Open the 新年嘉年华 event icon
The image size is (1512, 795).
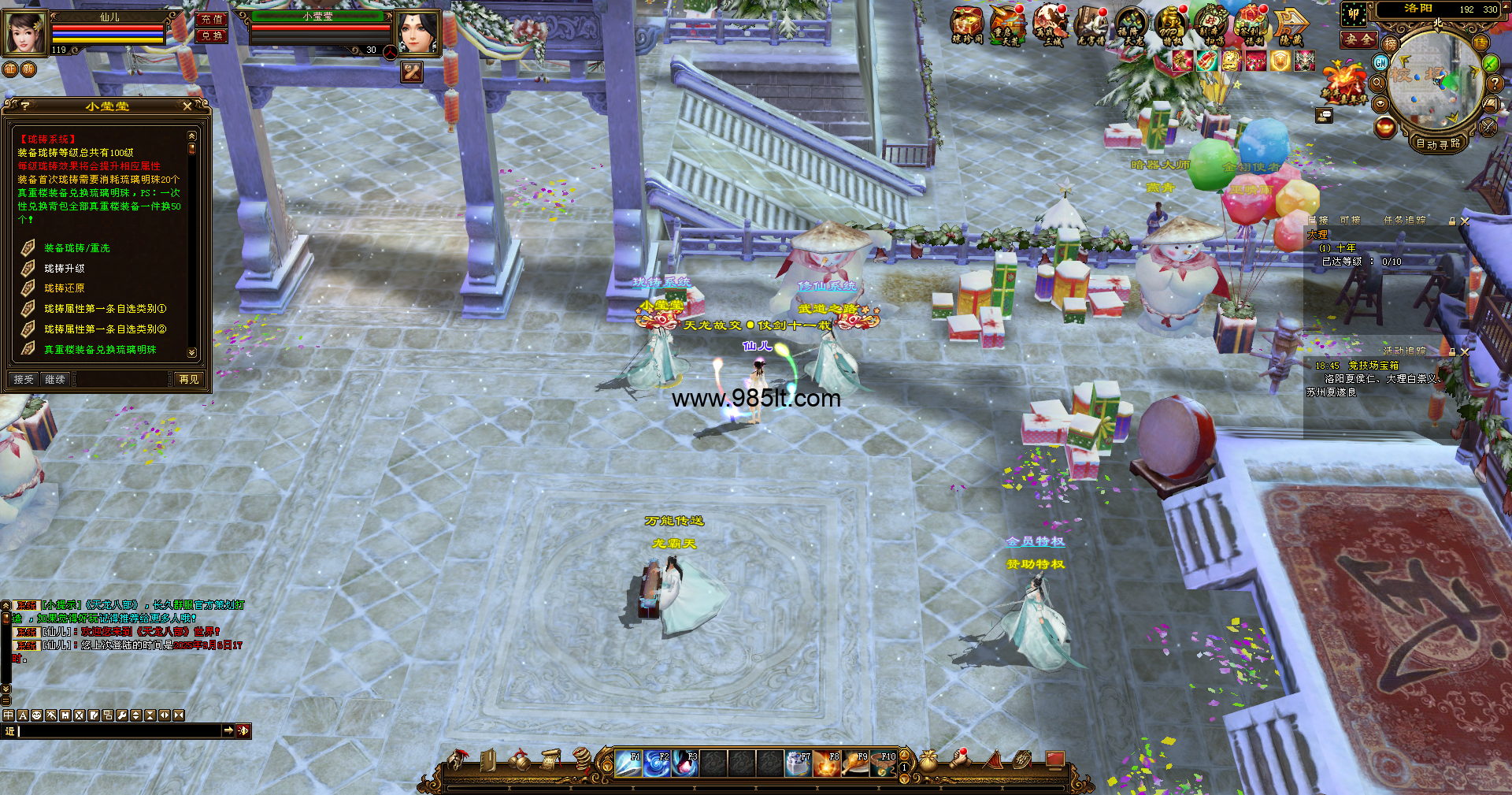click(1344, 83)
